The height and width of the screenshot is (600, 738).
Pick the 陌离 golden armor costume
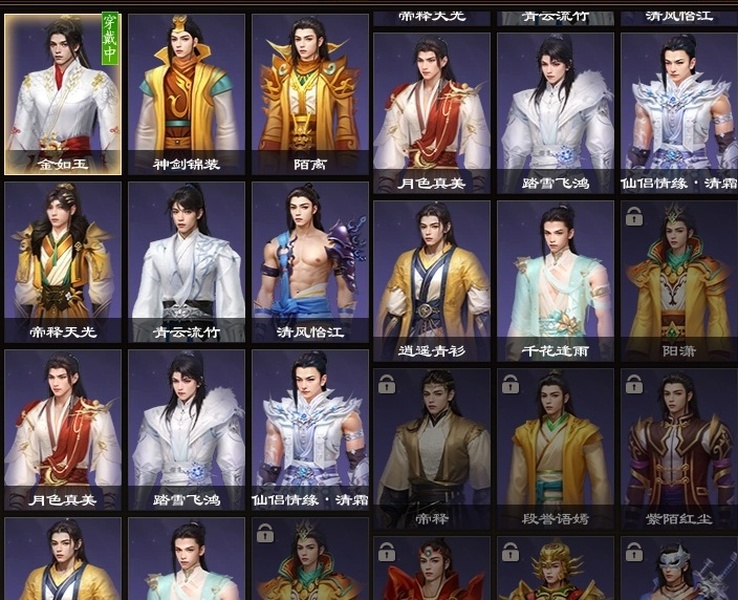pos(310,95)
